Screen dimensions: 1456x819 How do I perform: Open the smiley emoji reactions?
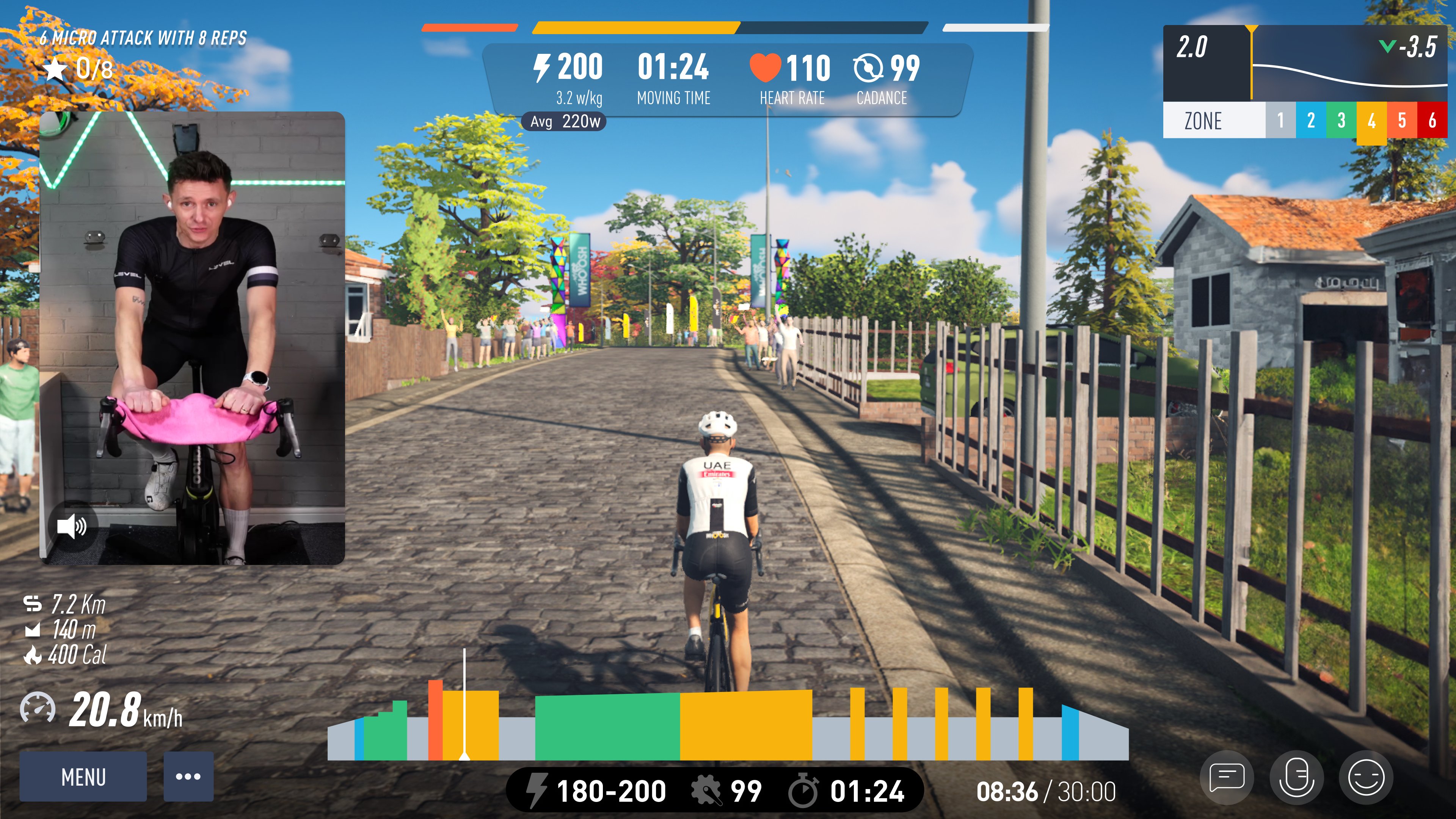tap(1365, 778)
